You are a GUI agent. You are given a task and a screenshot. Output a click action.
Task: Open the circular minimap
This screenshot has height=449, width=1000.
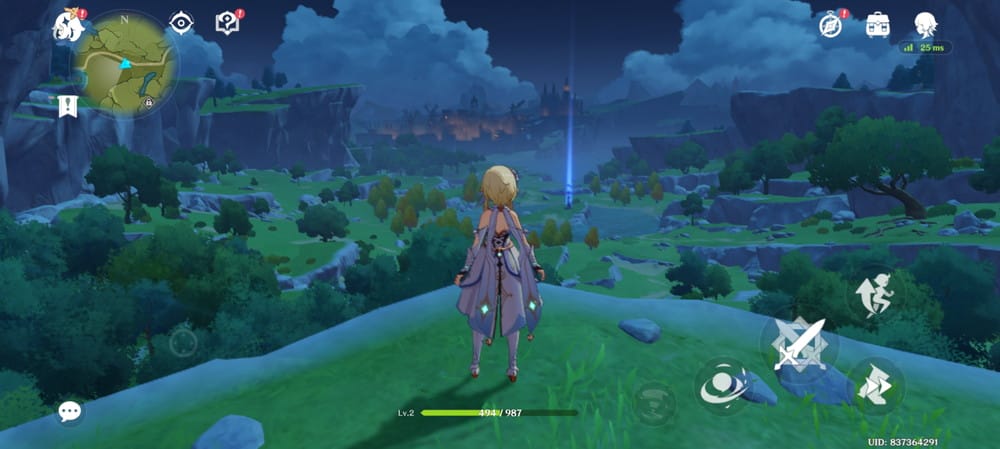126,62
